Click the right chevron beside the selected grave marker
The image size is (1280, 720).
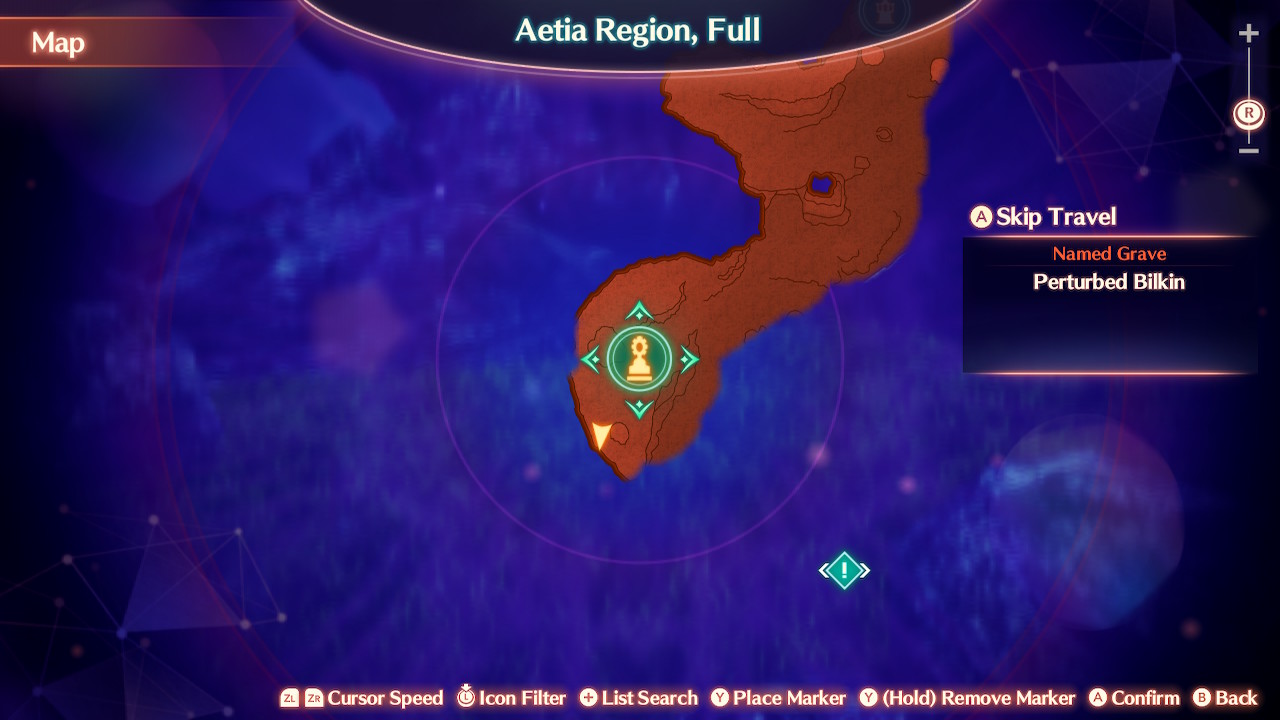coord(690,358)
